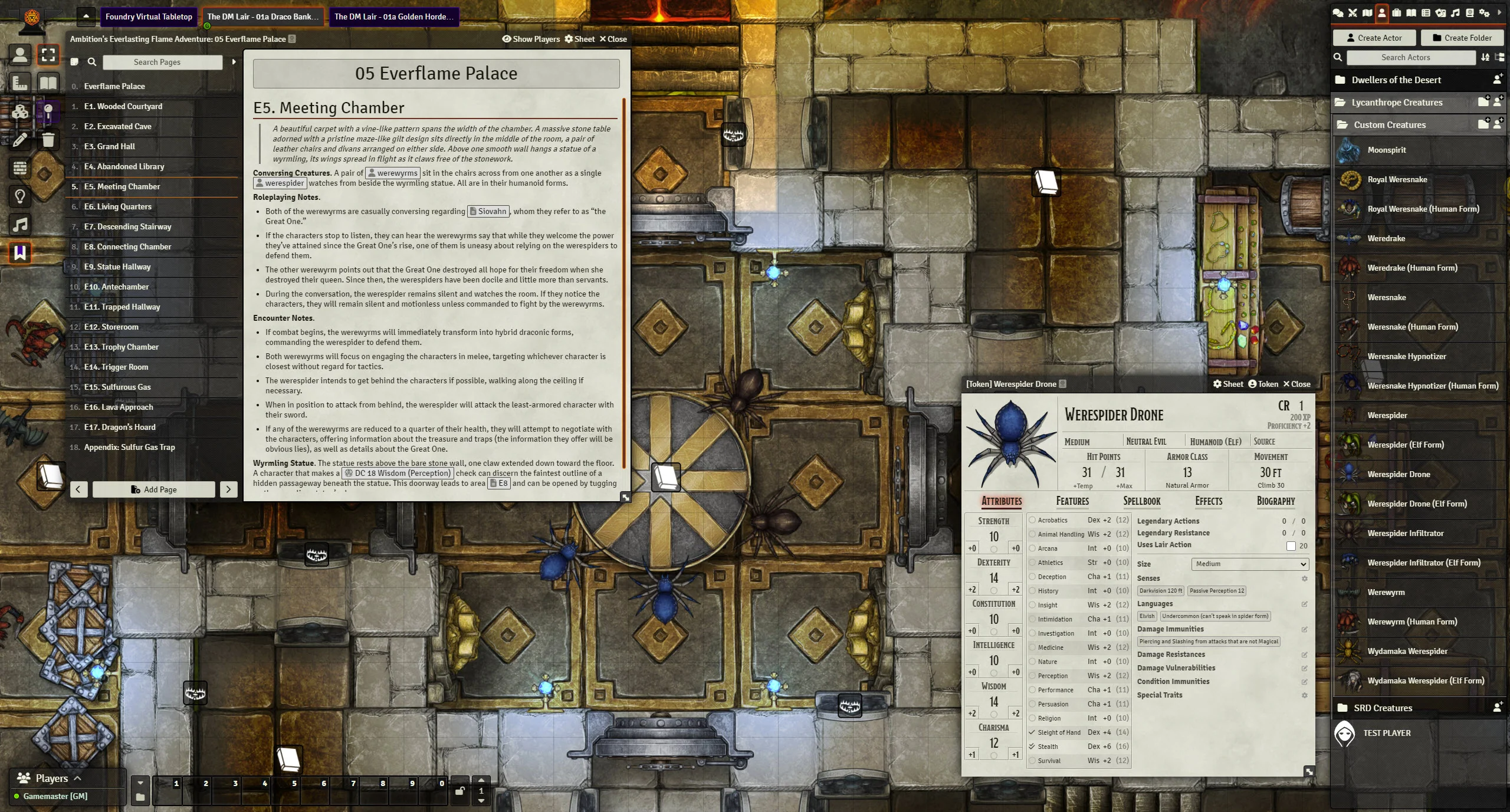Screen dimensions: 1510x812
Task: Select the E17. Dragon's Hoard page
Action: 120,427
